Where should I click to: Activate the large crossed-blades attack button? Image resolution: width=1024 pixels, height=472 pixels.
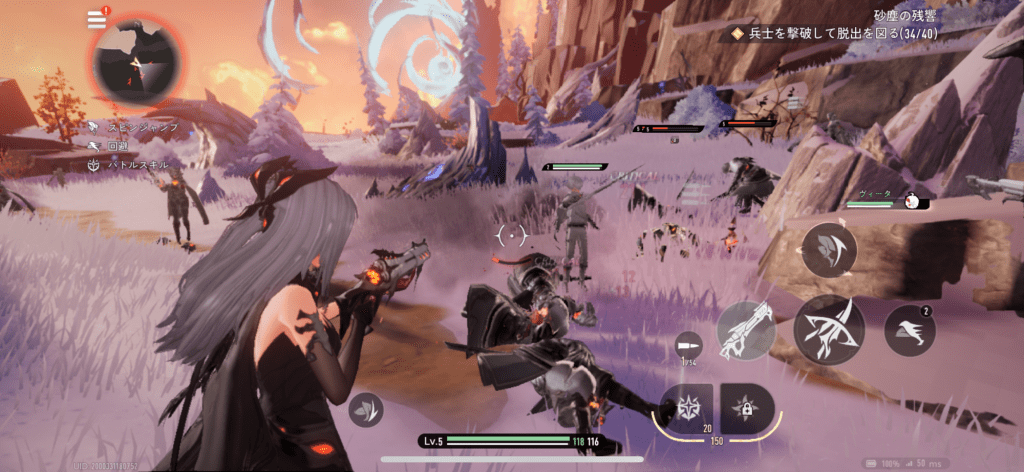[829, 328]
